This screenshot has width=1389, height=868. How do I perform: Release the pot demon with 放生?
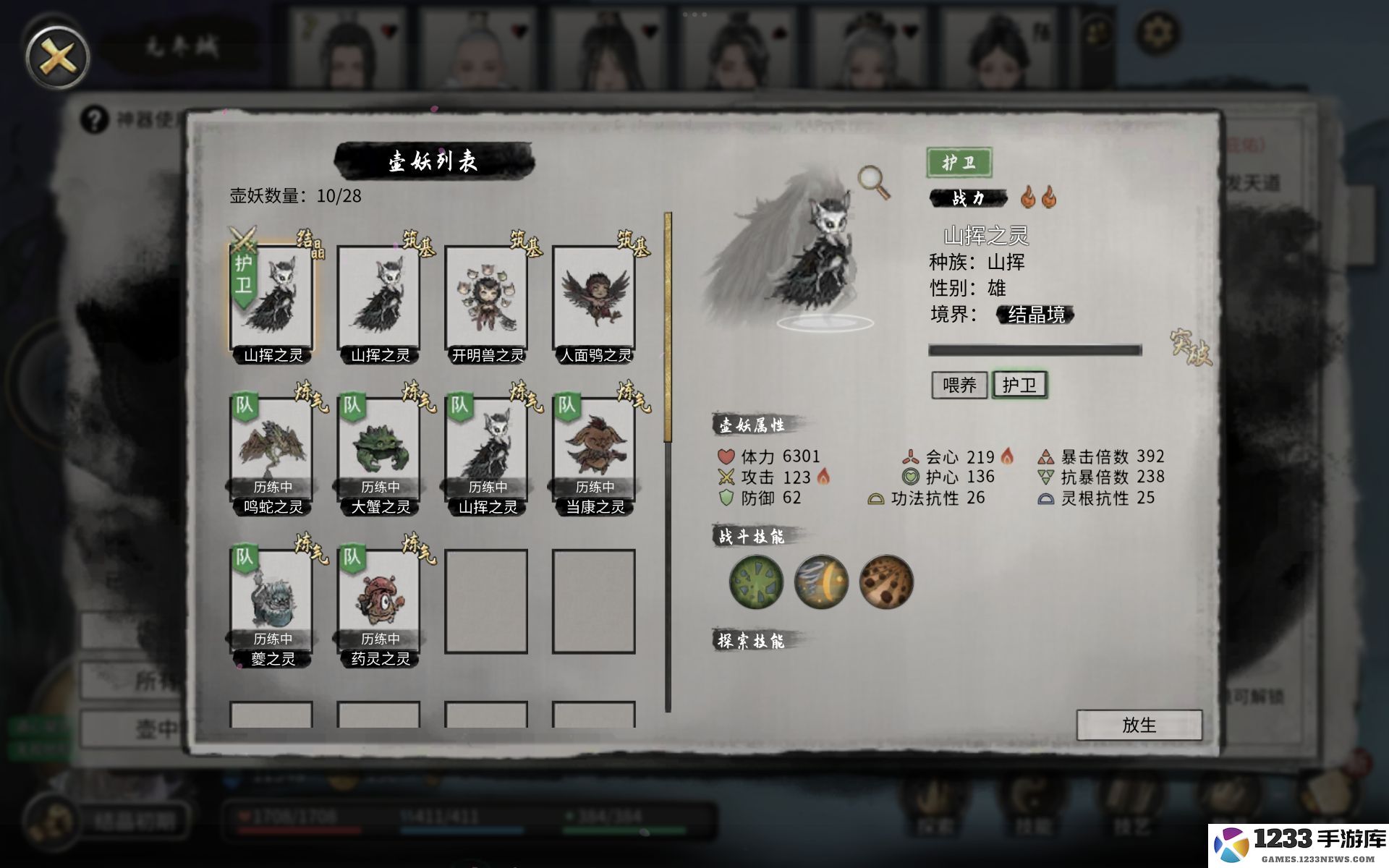click(1139, 725)
